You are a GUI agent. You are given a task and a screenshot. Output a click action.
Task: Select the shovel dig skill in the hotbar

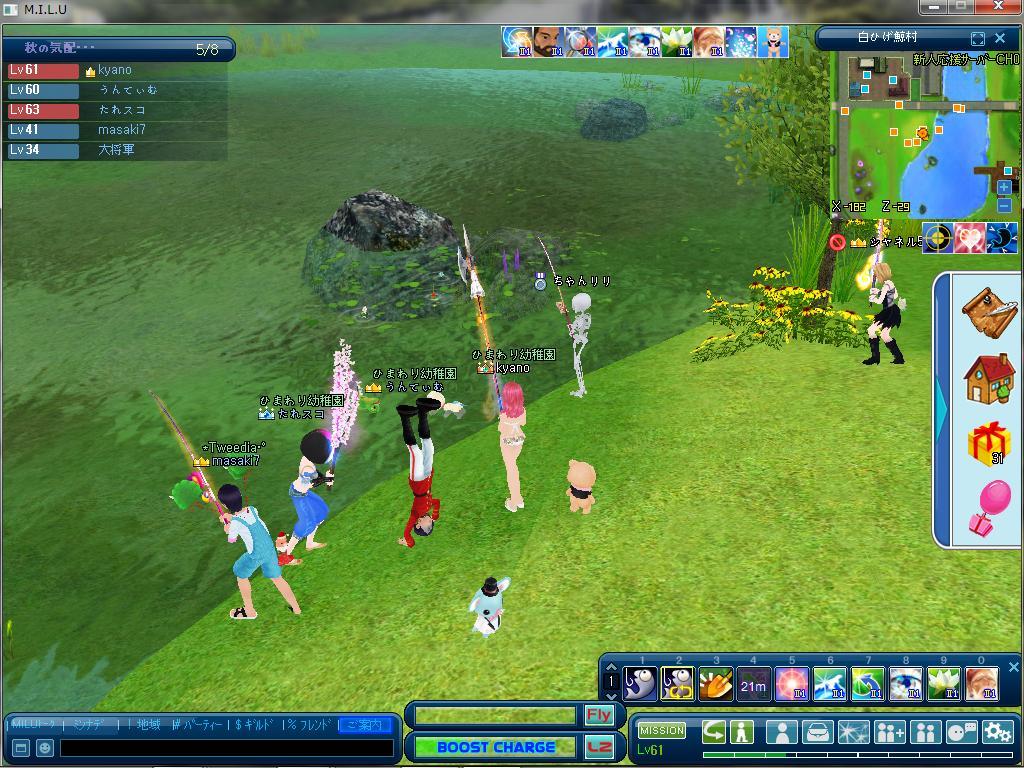pyautogui.click(x=715, y=685)
